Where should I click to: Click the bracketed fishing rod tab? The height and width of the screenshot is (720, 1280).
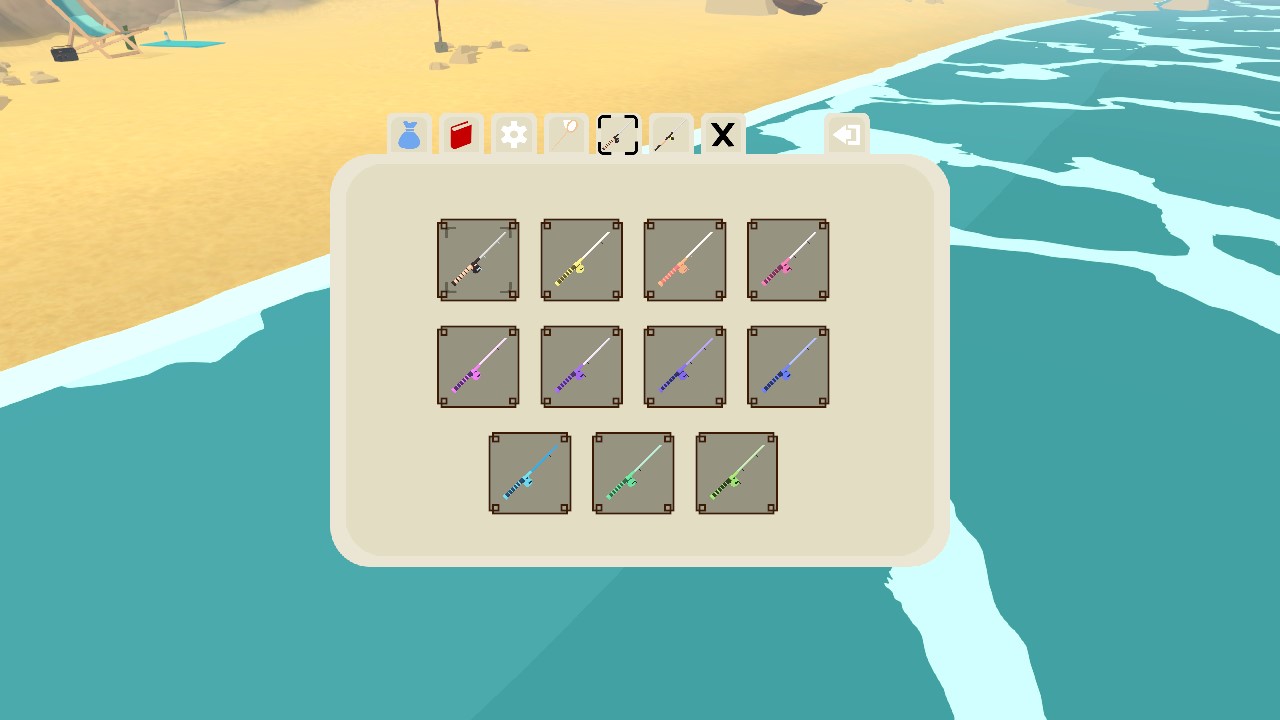point(617,136)
